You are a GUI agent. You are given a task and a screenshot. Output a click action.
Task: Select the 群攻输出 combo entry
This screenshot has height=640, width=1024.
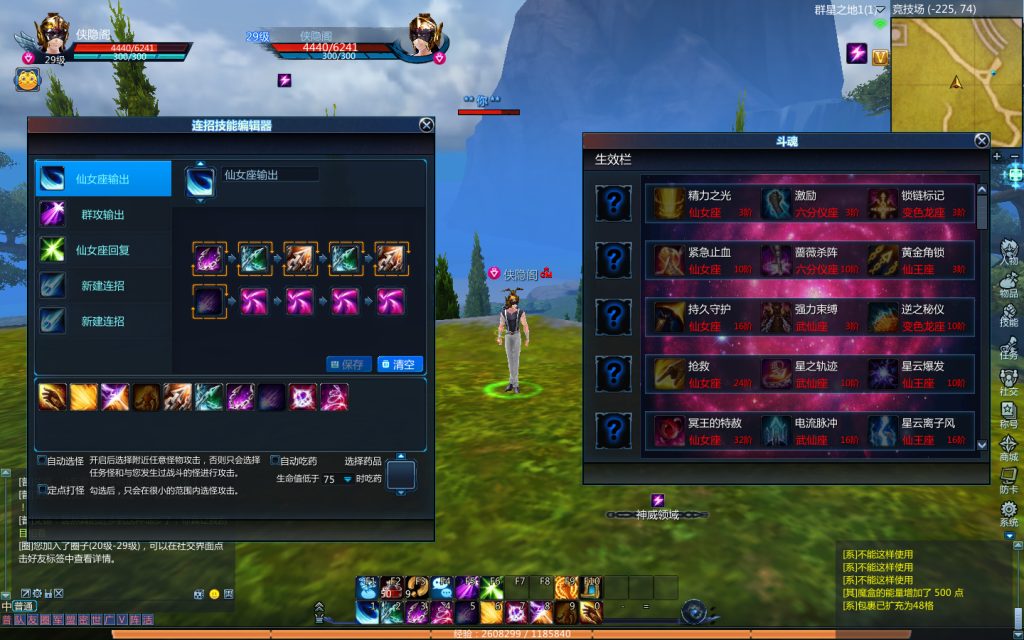click(x=102, y=215)
